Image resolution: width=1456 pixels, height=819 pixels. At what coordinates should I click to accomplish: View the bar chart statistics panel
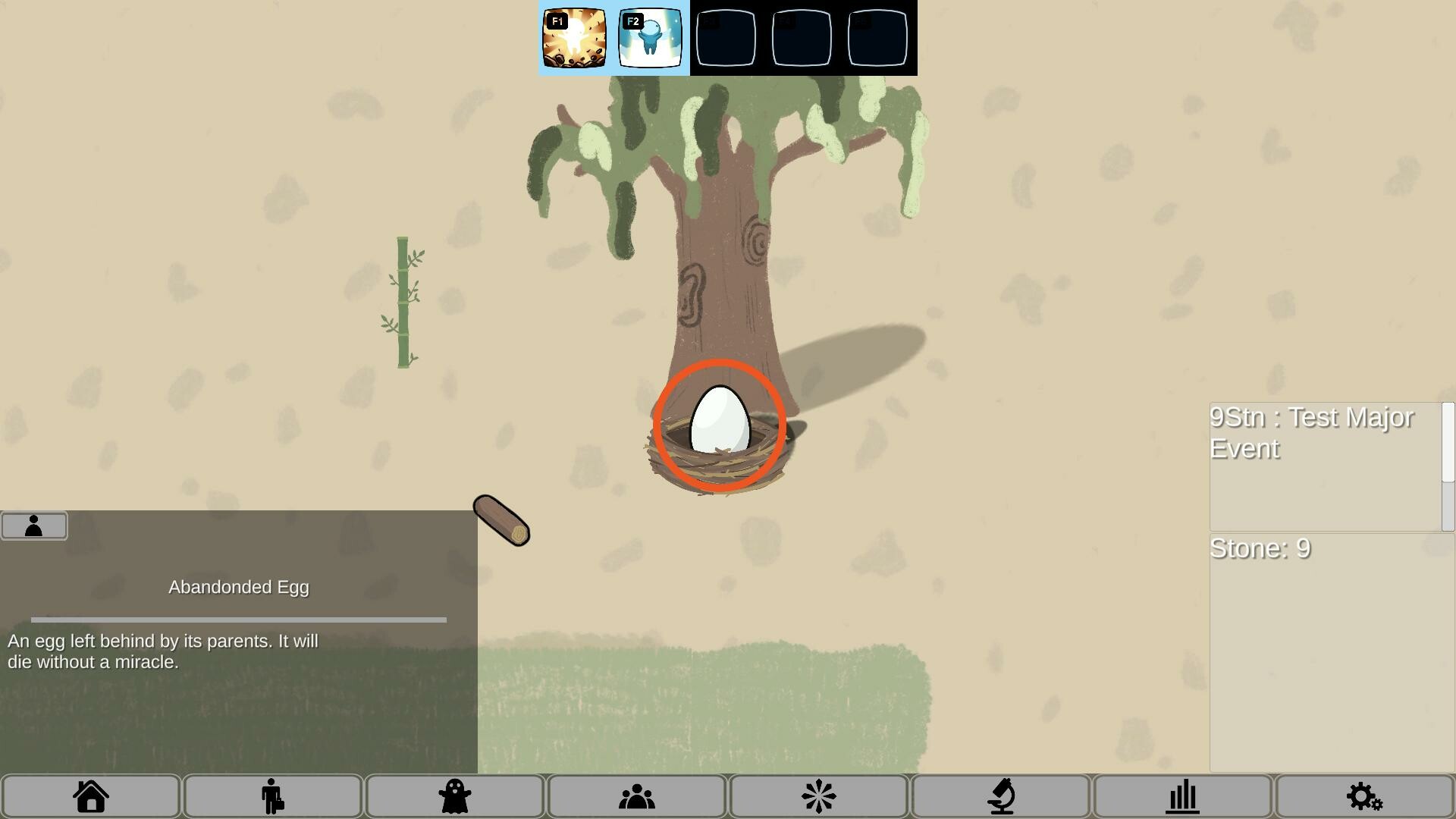[1183, 796]
